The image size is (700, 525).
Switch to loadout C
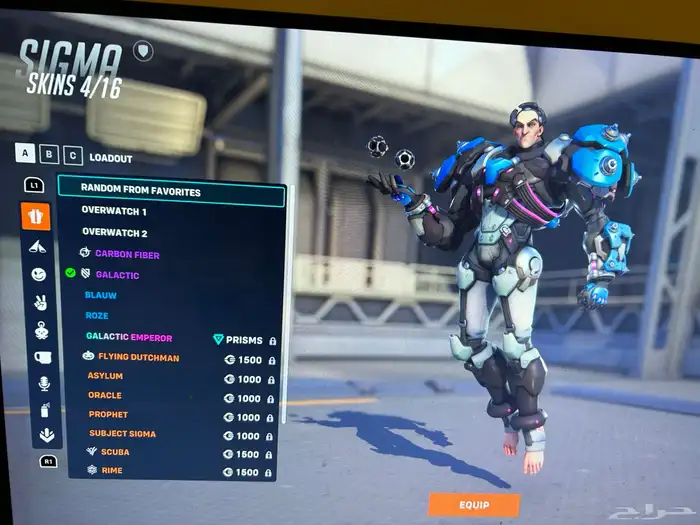(x=72, y=155)
